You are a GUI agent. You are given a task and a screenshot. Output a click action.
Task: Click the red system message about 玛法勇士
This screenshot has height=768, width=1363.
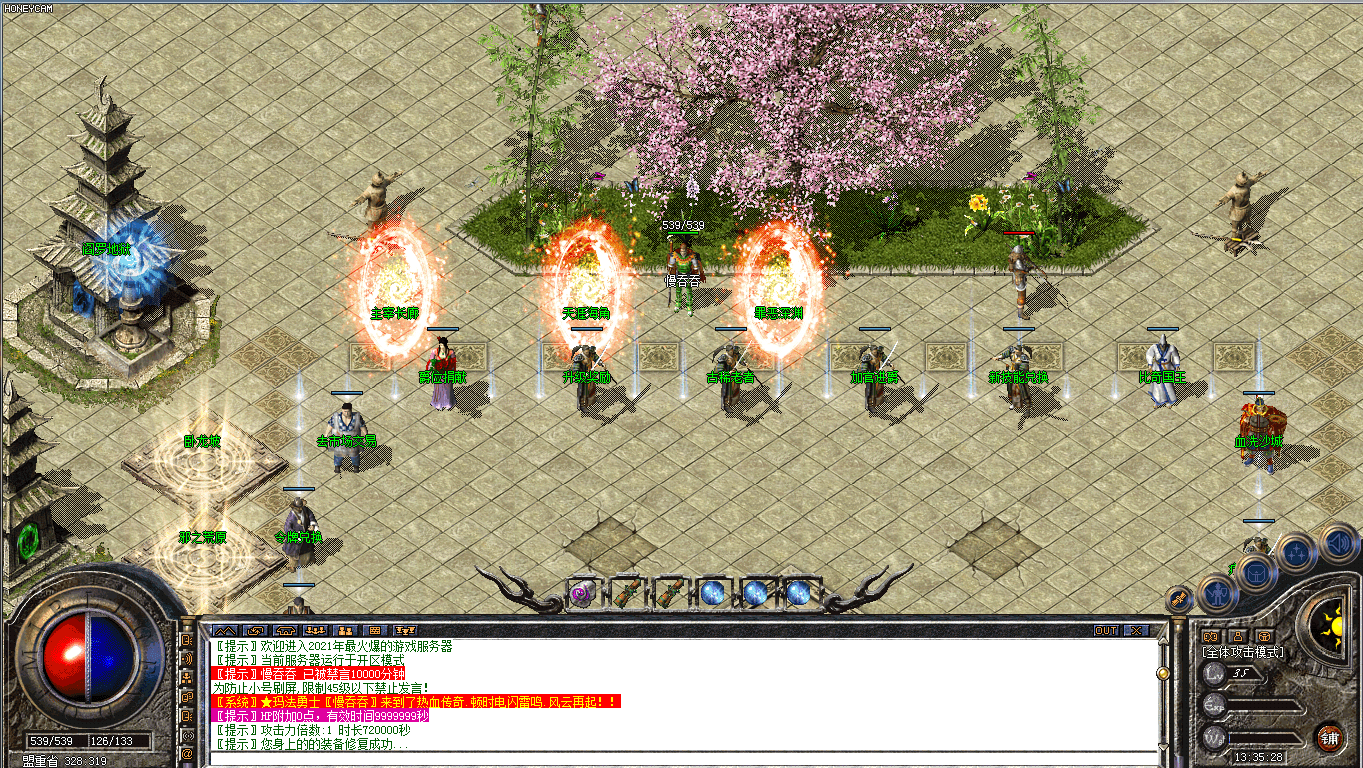[x=416, y=702]
